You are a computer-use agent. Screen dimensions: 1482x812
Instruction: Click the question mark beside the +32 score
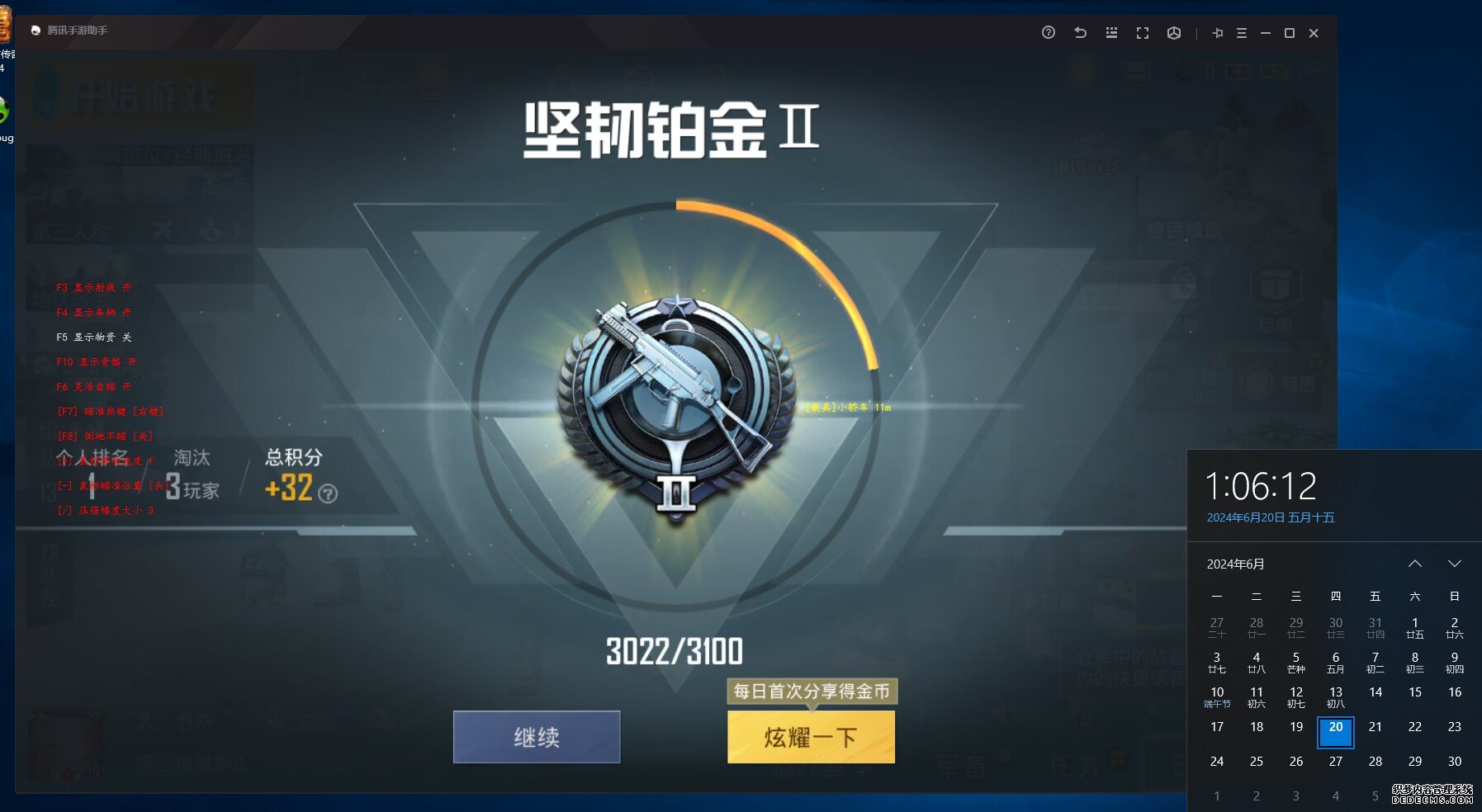tap(329, 495)
